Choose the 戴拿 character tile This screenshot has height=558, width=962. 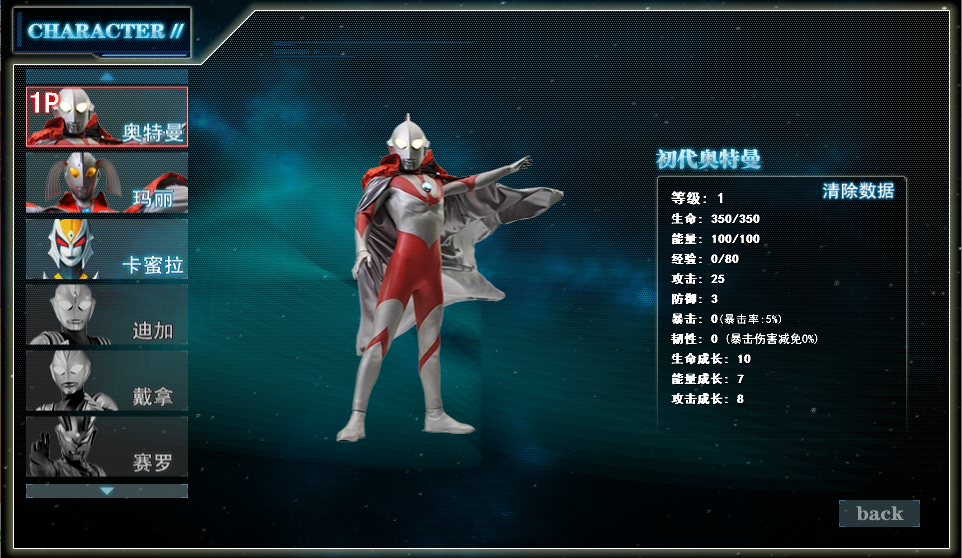click(107, 380)
